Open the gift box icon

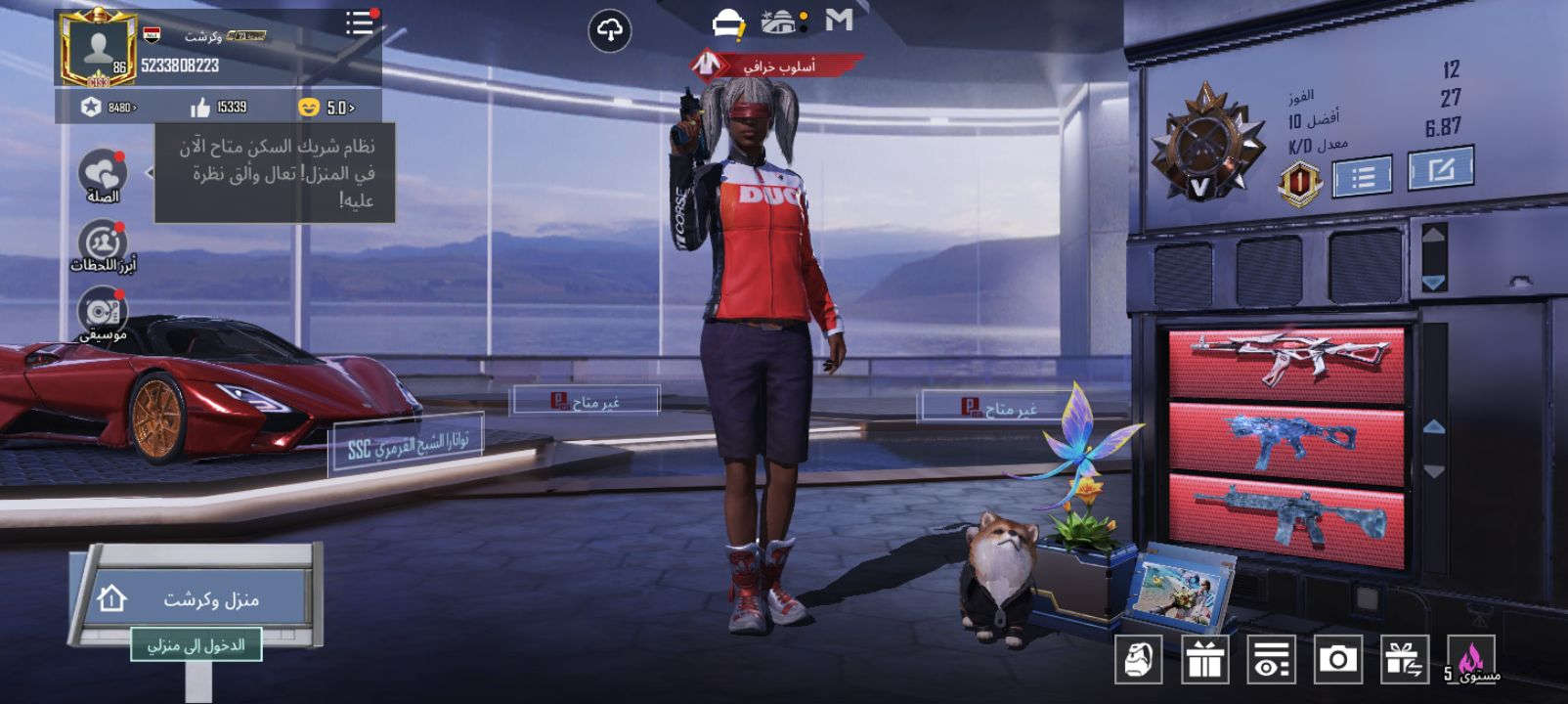(x=1205, y=660)
